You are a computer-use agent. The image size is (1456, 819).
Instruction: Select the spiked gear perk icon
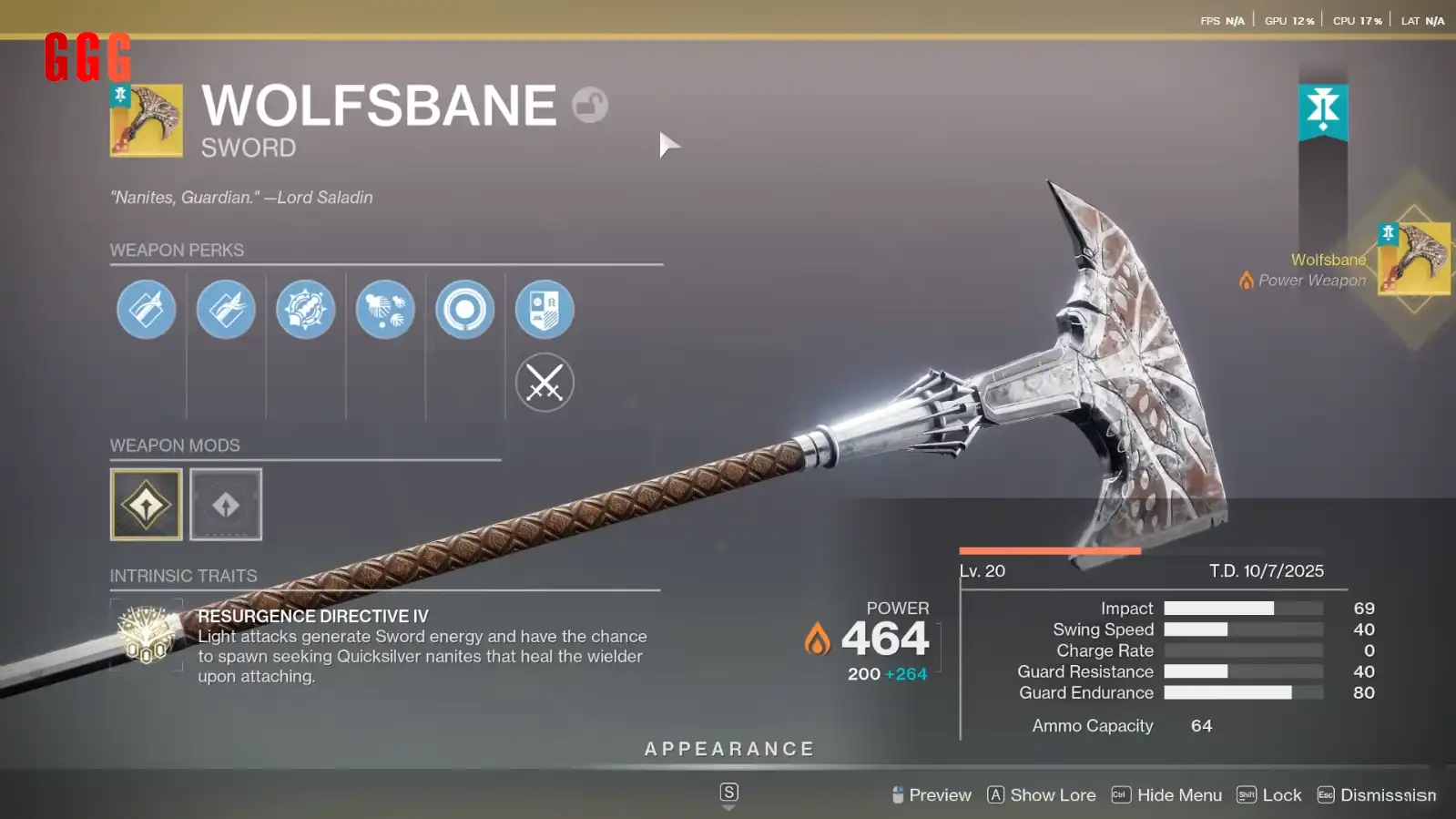pyautogui.click(x=305, y=310)
